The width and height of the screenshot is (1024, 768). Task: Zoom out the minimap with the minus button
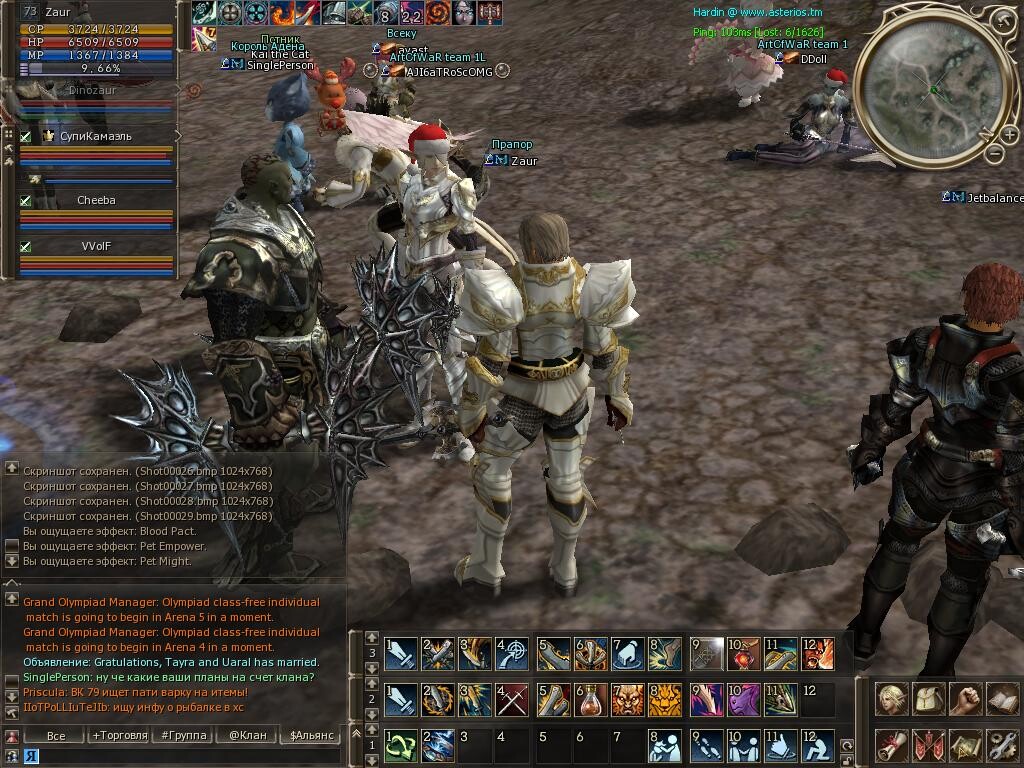(x=995, y=154)
